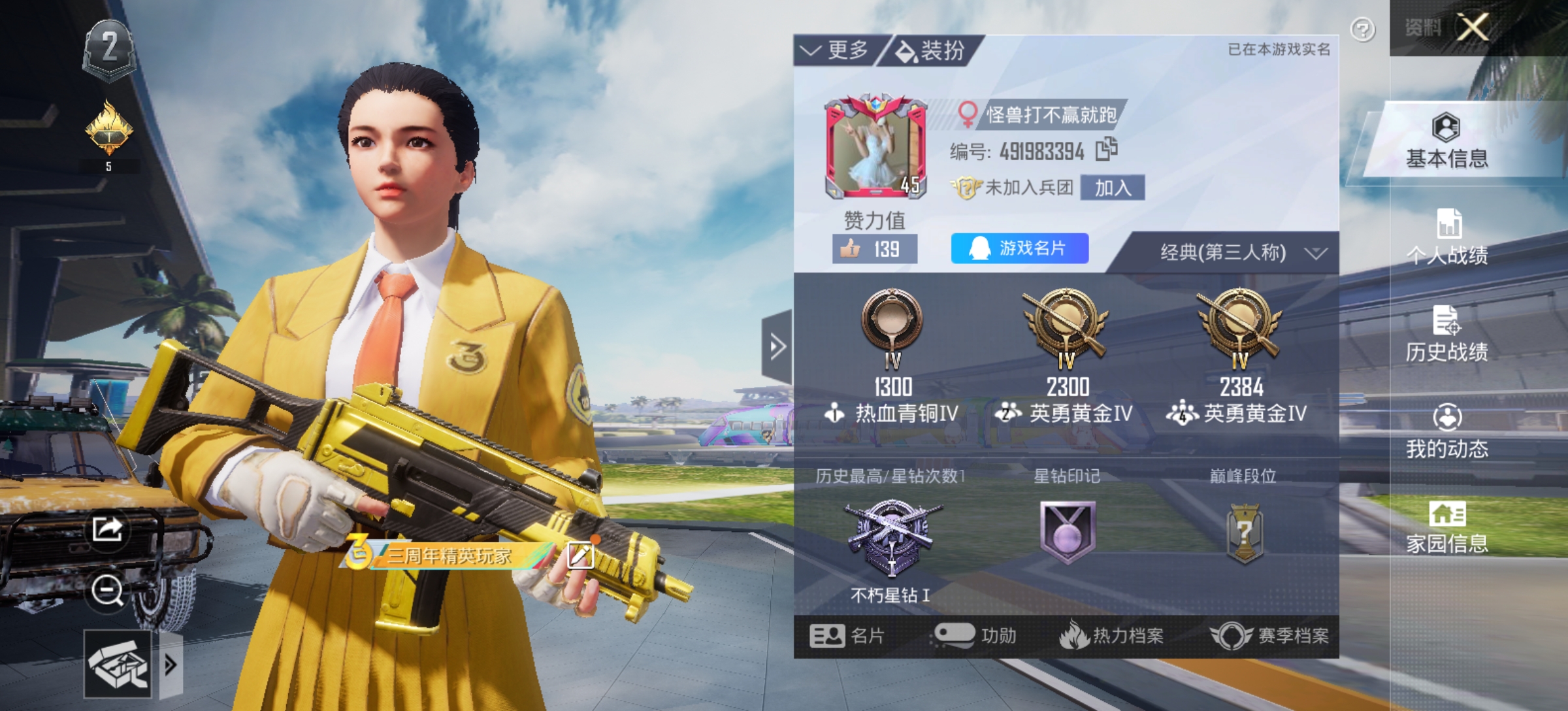Screen dimensions: 1568x711
Task: Show the 我的动态 tab
Action: pos(1446,431)
